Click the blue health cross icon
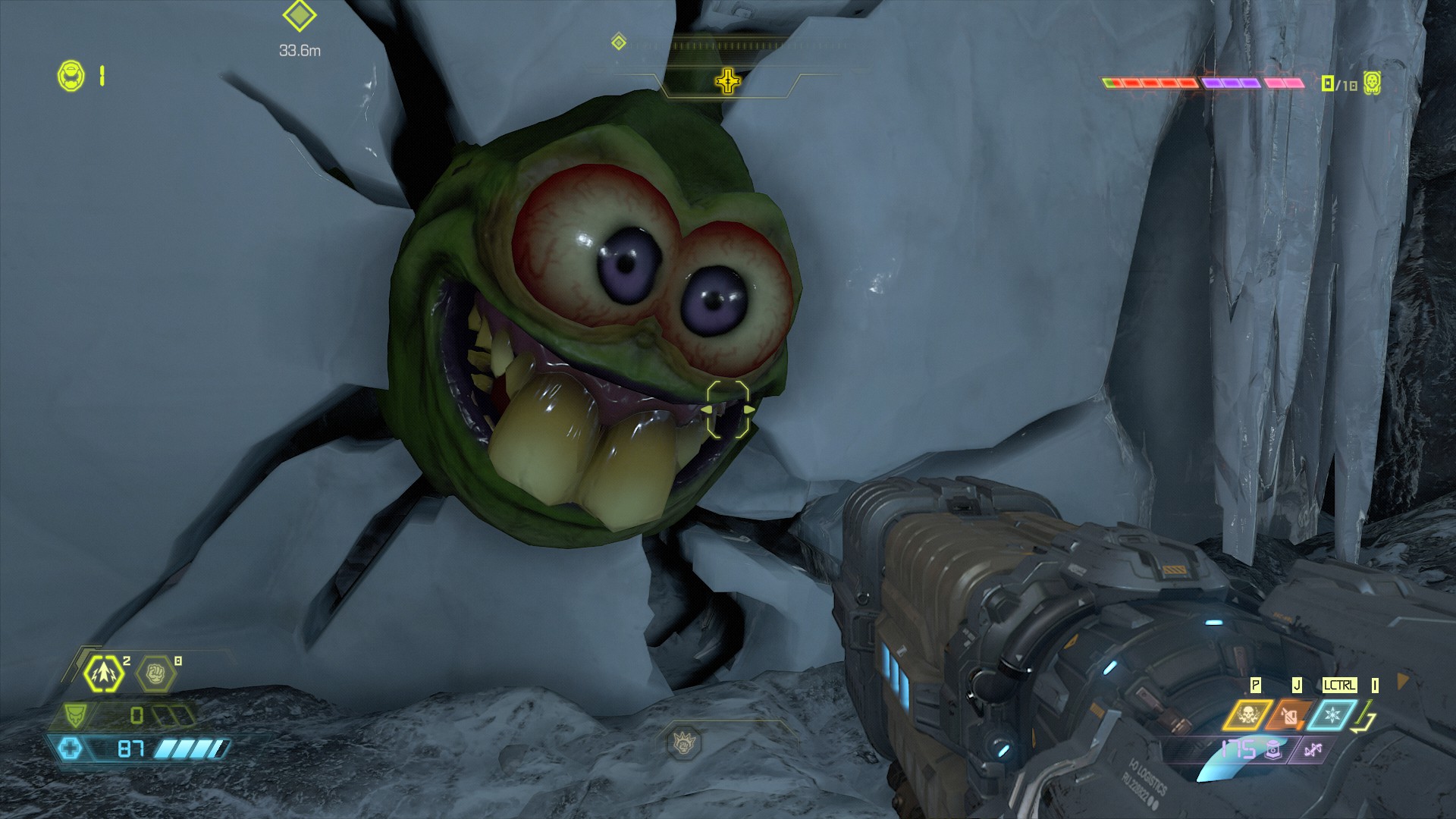 (71, 749)
